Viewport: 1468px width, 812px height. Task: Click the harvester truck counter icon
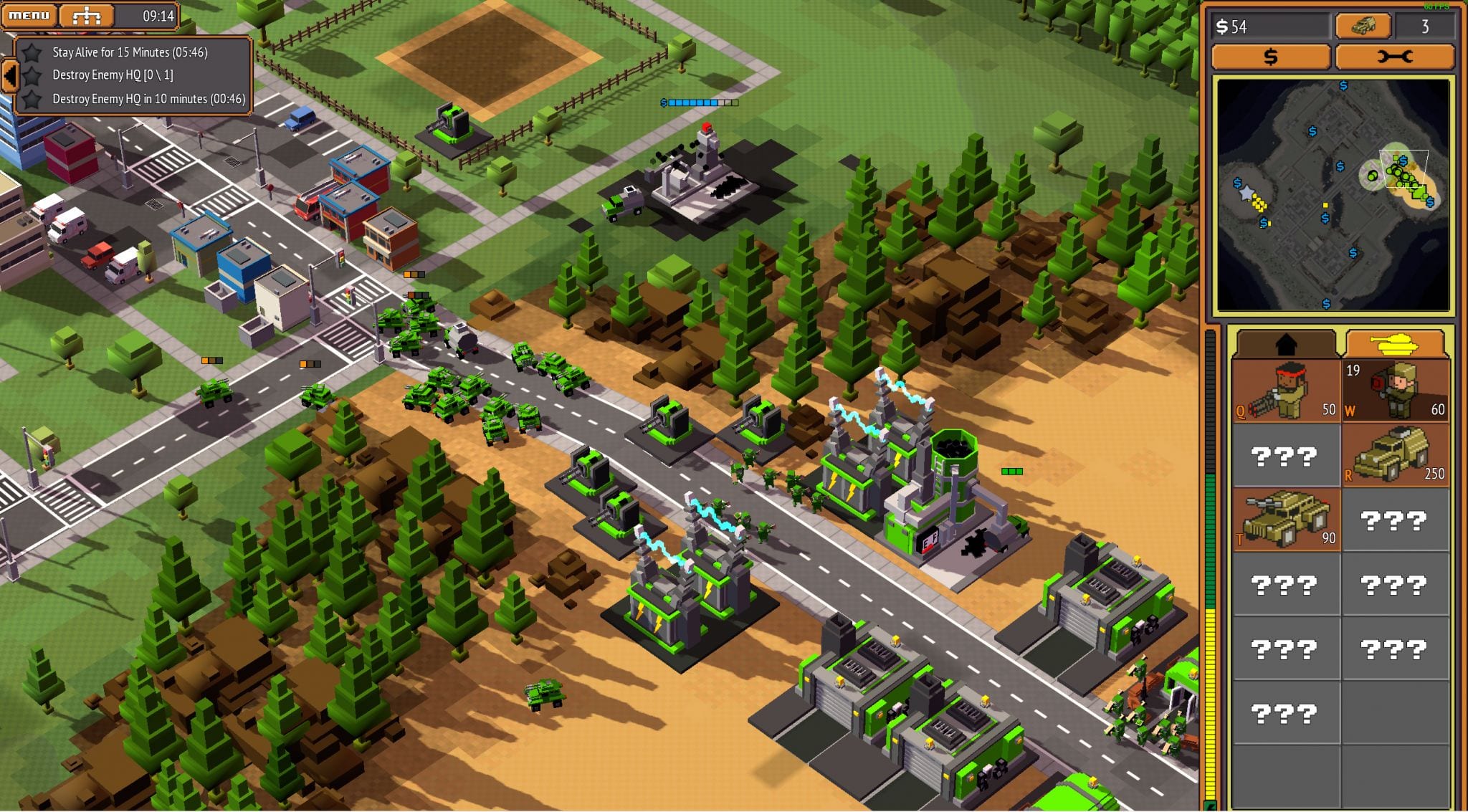[x=1363, y=26]
